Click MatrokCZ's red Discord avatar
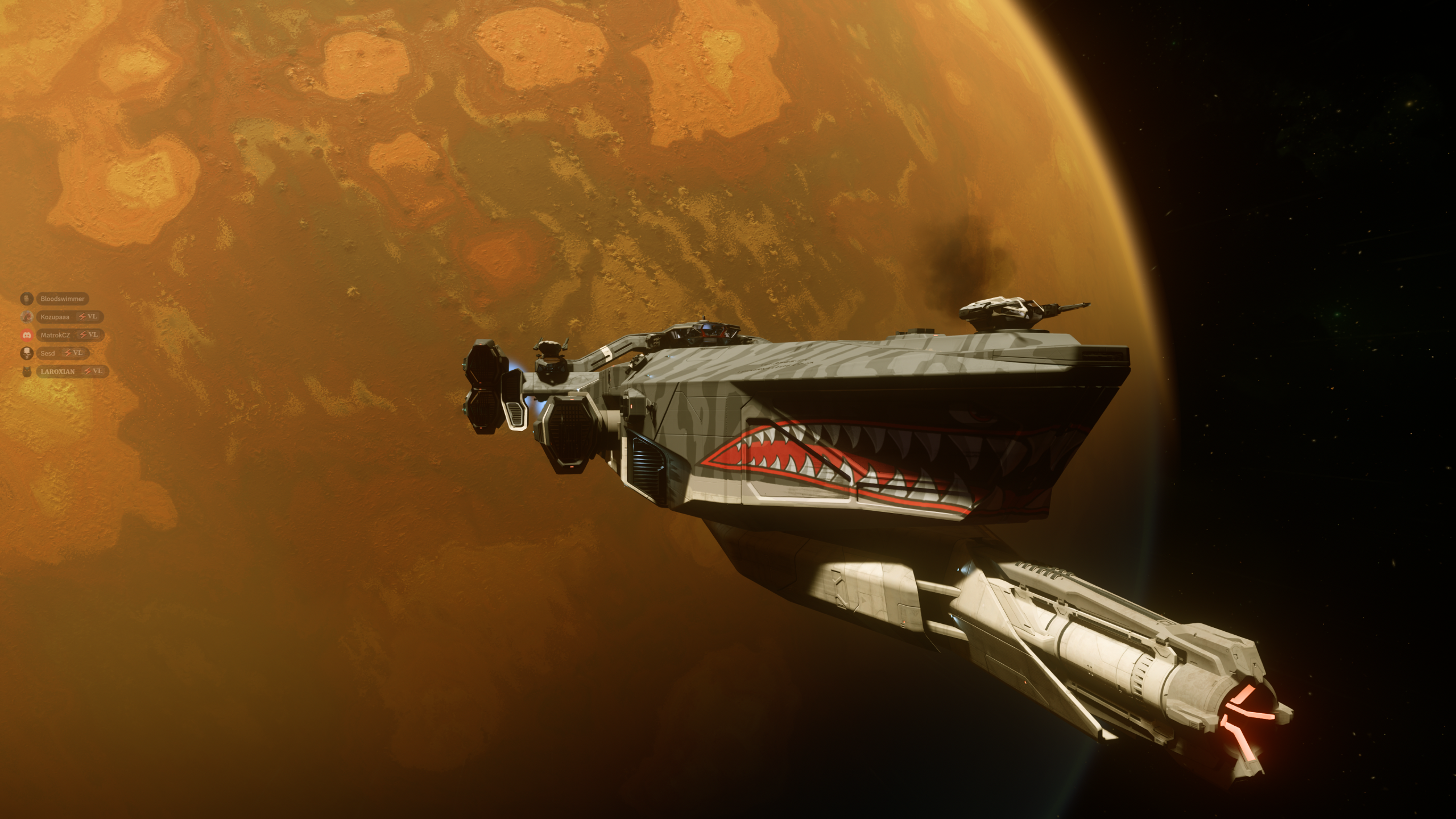This screenshot has width=1456, height=819. point(26,335)
